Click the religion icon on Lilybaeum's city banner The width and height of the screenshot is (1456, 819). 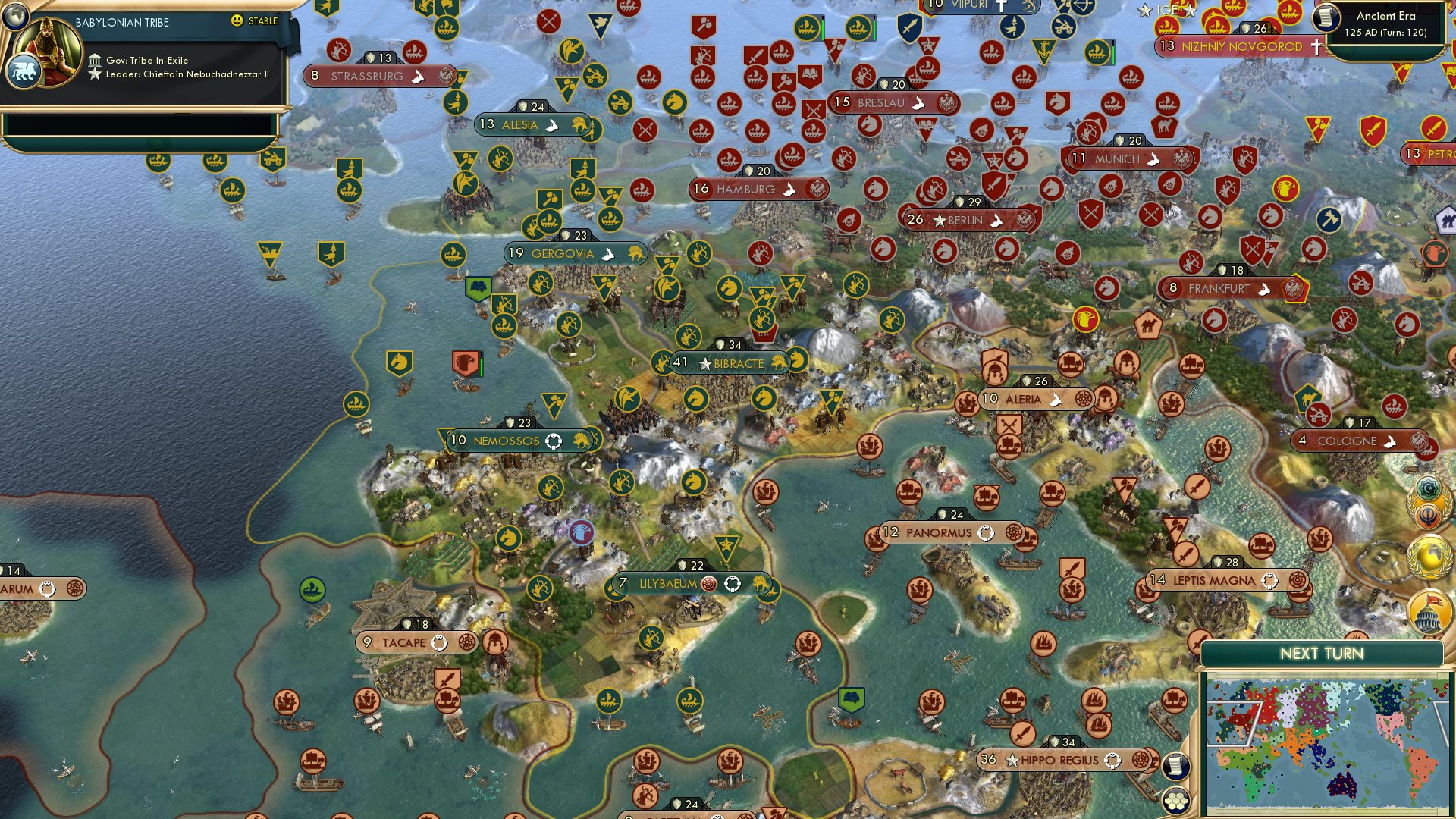(x=708, y=584)
